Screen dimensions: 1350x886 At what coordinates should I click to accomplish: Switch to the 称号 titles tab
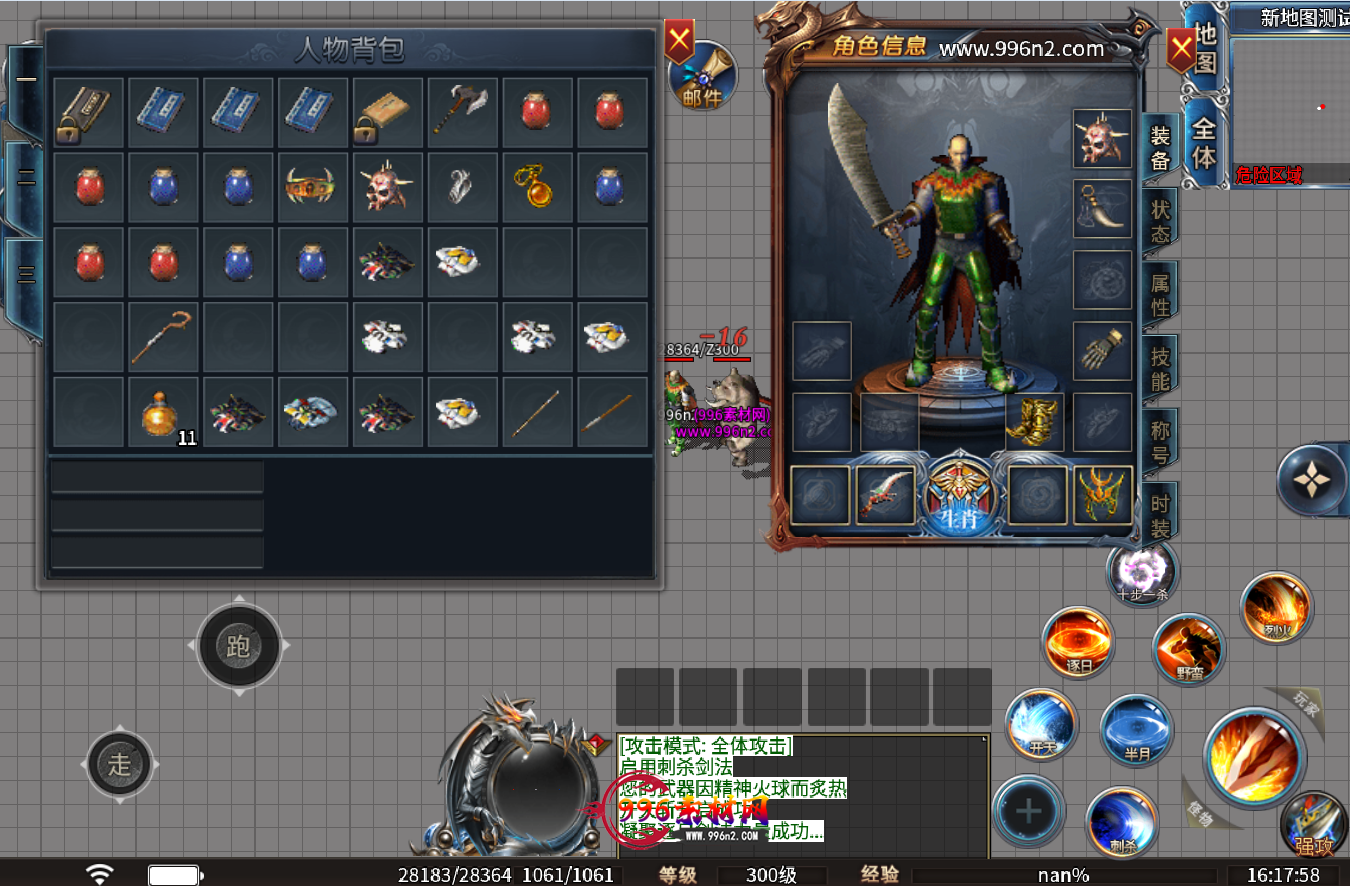(x=1160, y=443)
